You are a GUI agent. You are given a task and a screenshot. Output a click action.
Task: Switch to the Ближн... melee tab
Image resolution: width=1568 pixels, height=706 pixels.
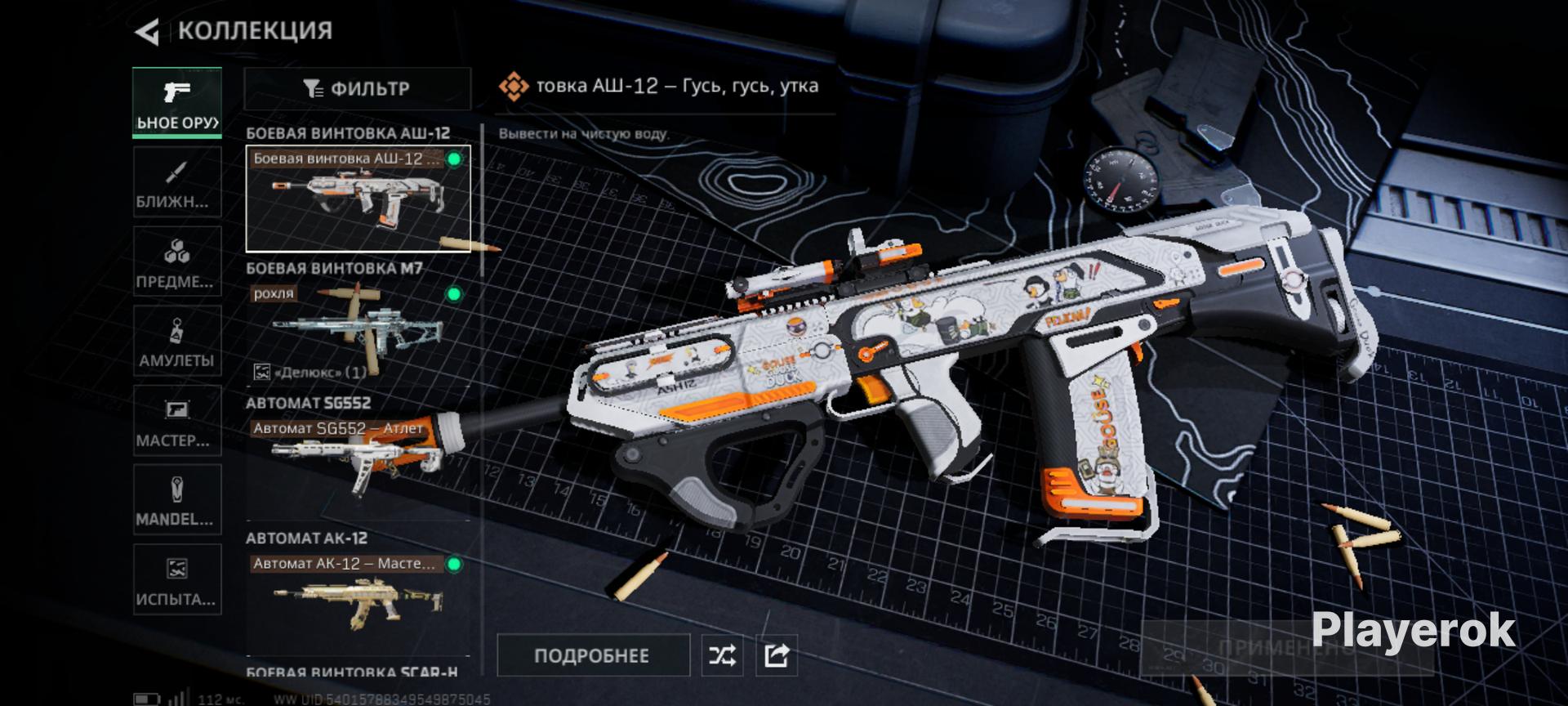(177, 182)
